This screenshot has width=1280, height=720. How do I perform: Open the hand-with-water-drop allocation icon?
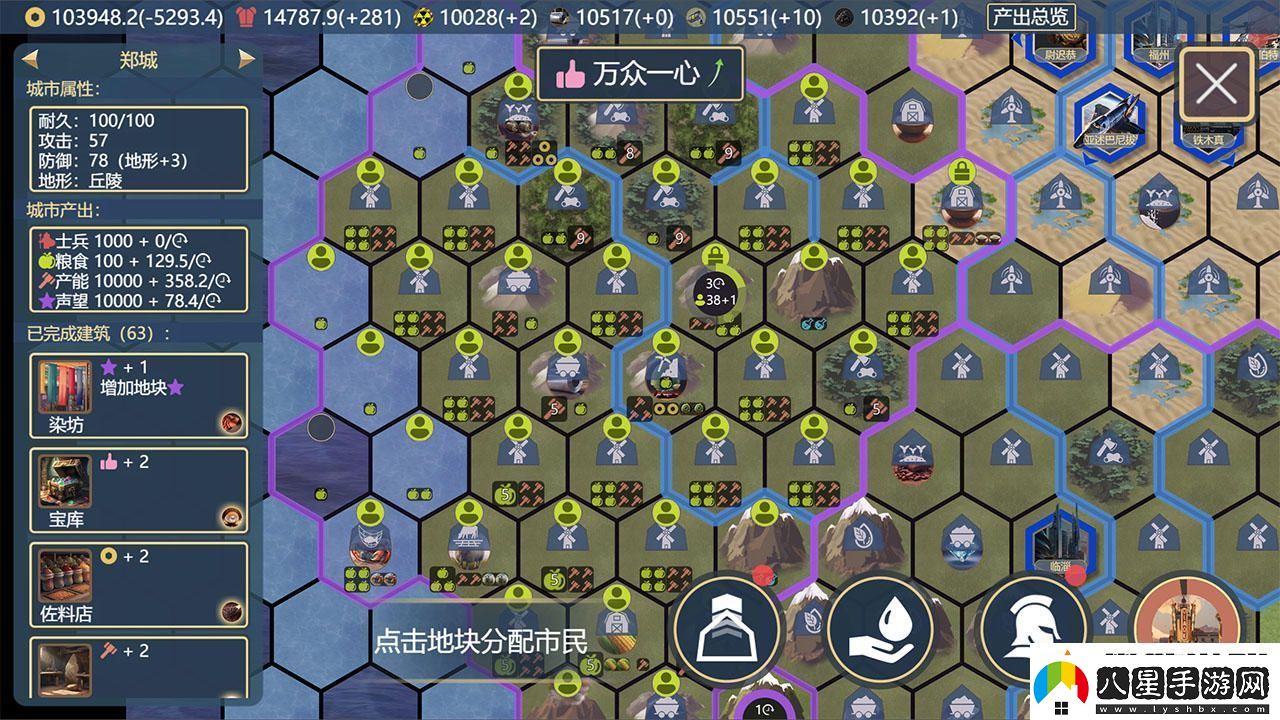(x=884, y=630)
